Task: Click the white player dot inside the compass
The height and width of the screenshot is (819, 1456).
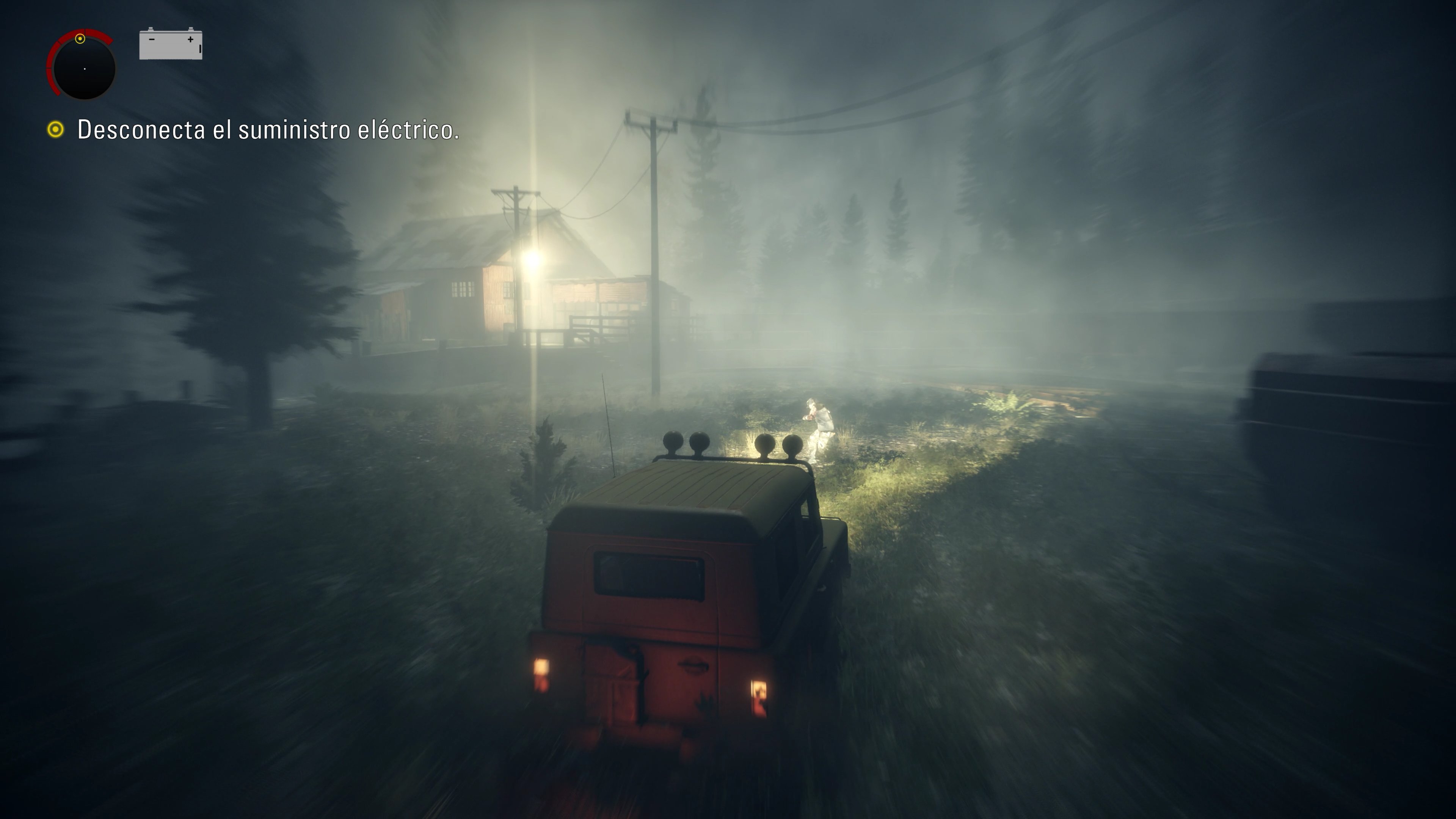Action: 85,69
